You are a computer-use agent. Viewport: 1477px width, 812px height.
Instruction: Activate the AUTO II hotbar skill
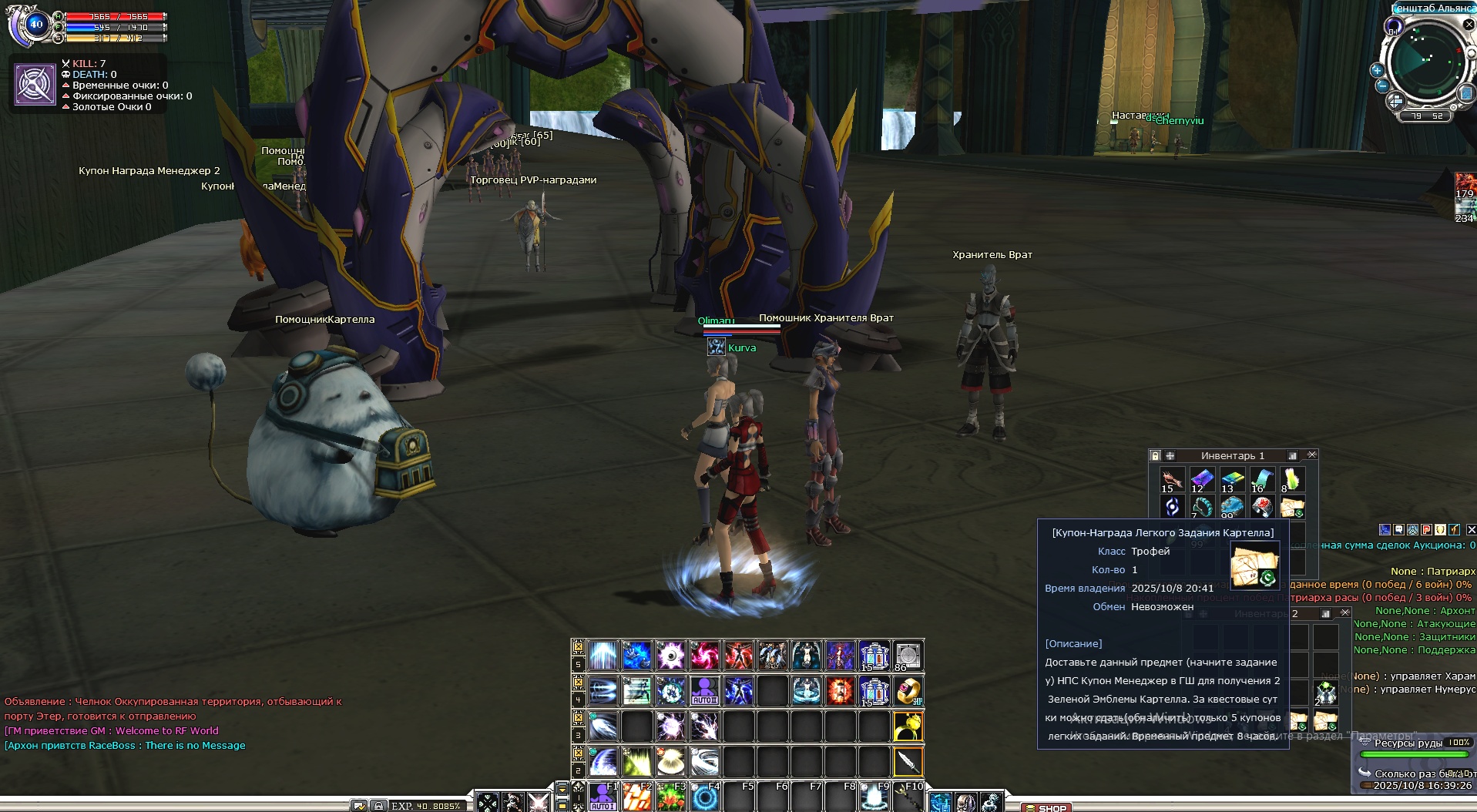pyautogui.click(x=704, y=691)
